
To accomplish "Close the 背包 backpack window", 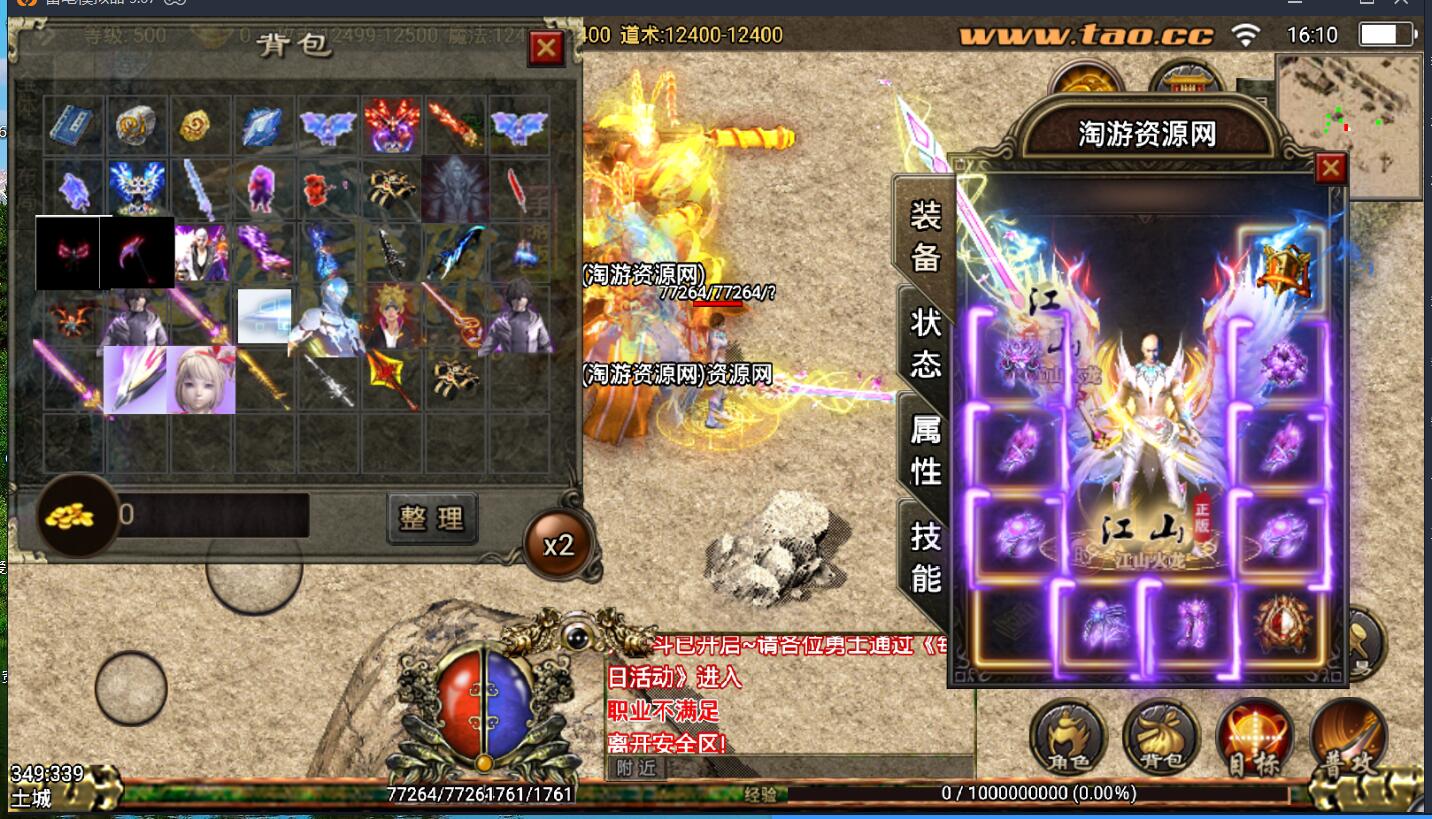I will 545,48.
